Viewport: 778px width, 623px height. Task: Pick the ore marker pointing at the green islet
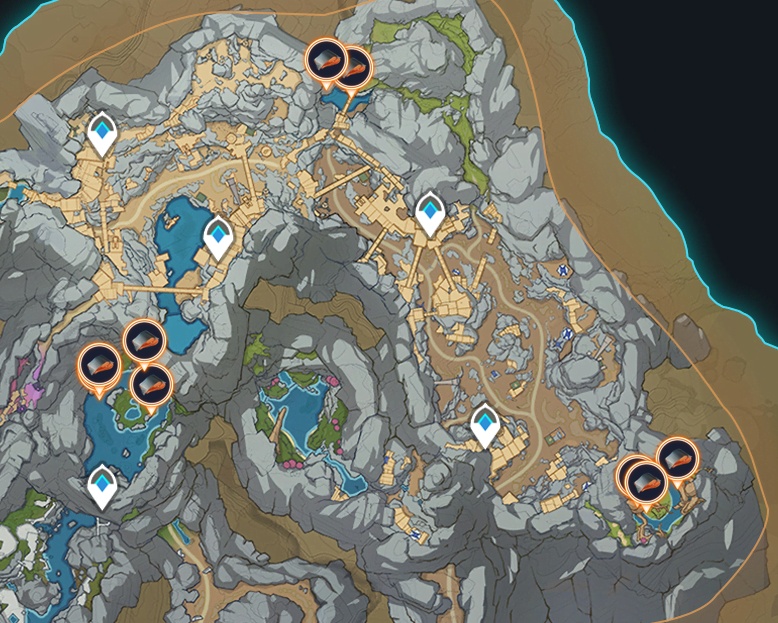[150, 385]
